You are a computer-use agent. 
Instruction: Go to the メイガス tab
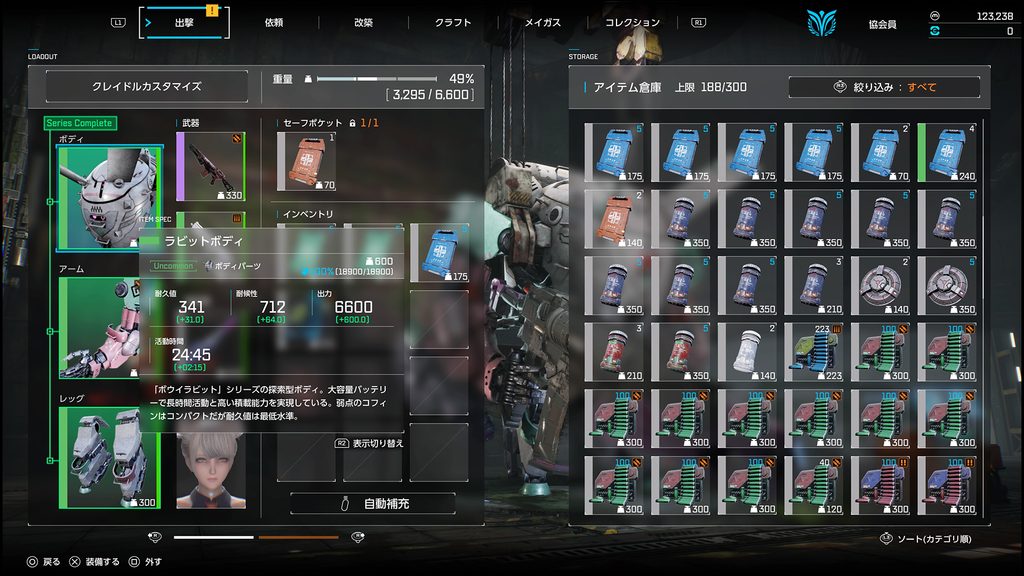click(x=543, y=22)
